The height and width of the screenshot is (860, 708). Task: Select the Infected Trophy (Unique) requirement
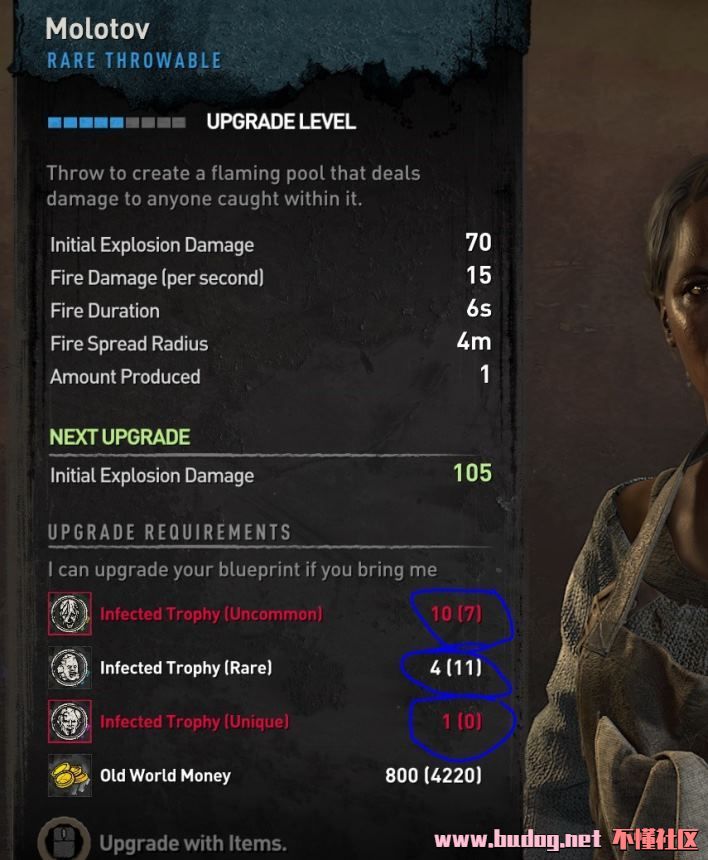coord(194,722)
